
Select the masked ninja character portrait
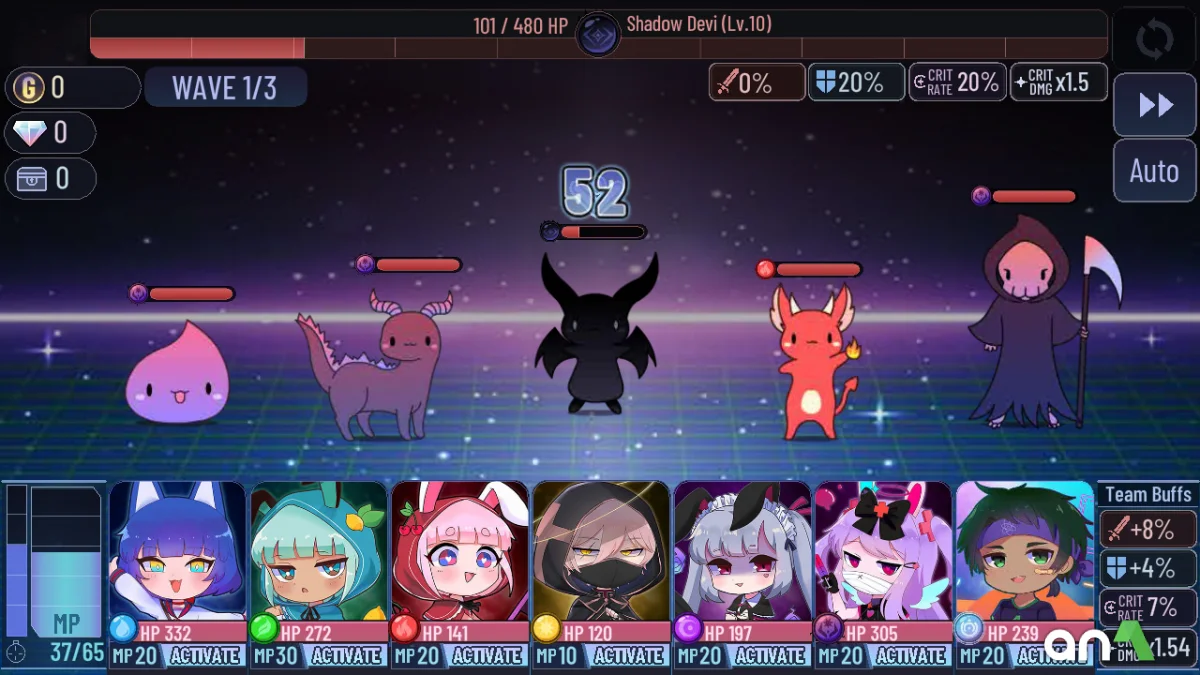[601, 548]
